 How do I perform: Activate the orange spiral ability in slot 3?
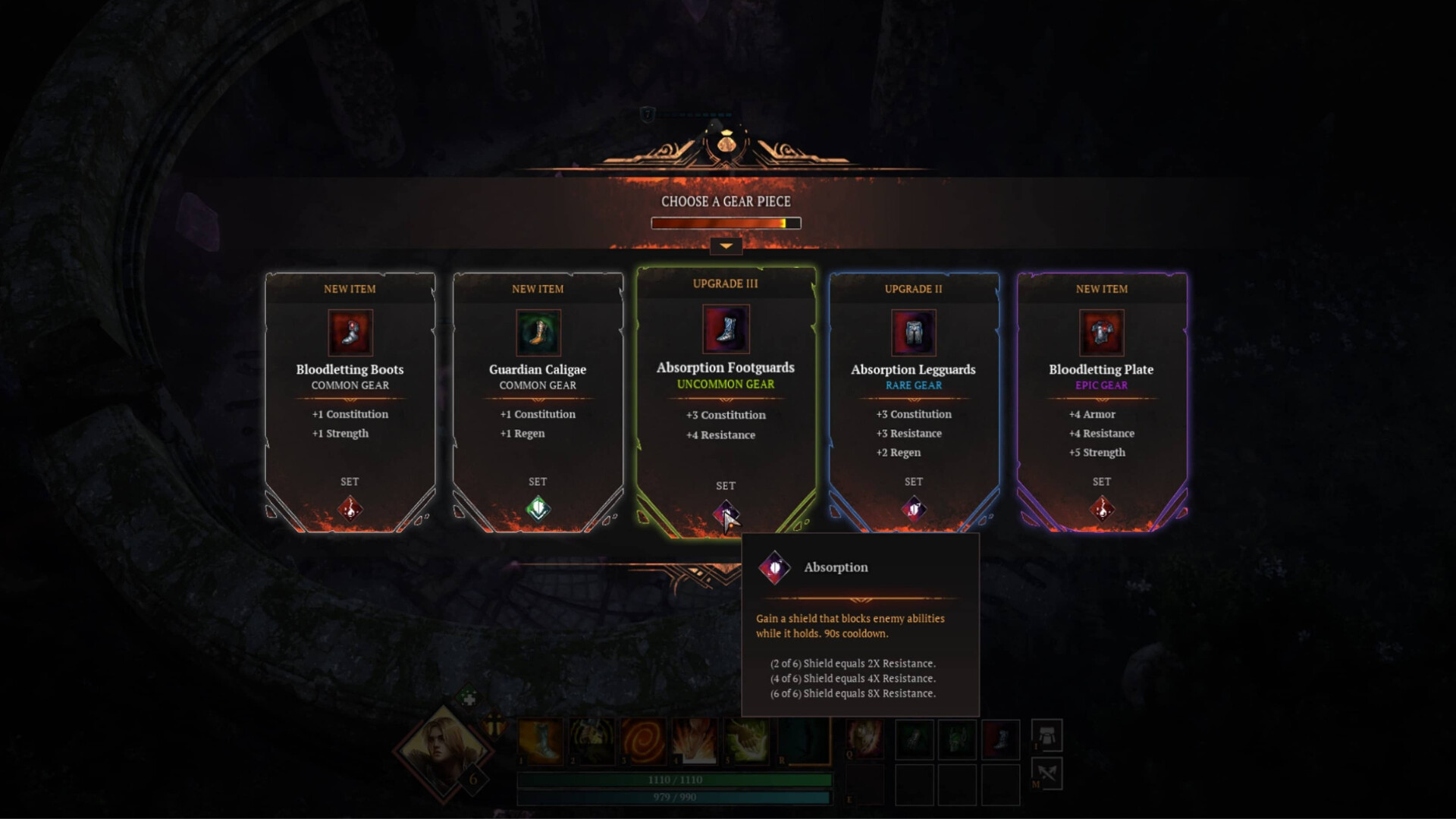click(643, 740)
